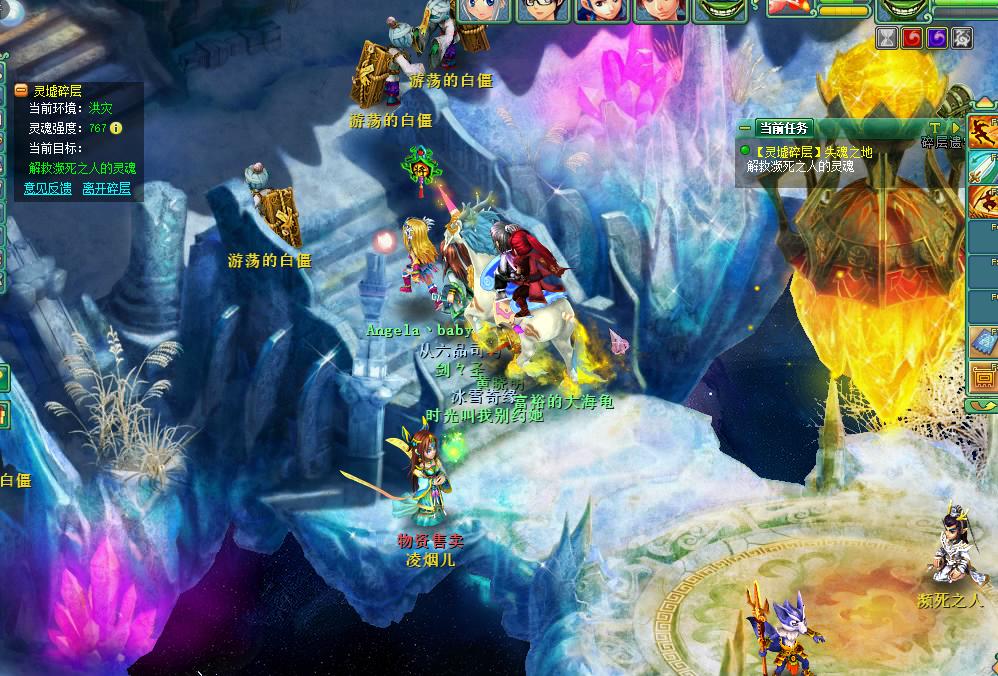Image resolution: width=998 pixels, height=676 pixels.
Task: Select the hourglass buff icon
Action: coord(886,37)
